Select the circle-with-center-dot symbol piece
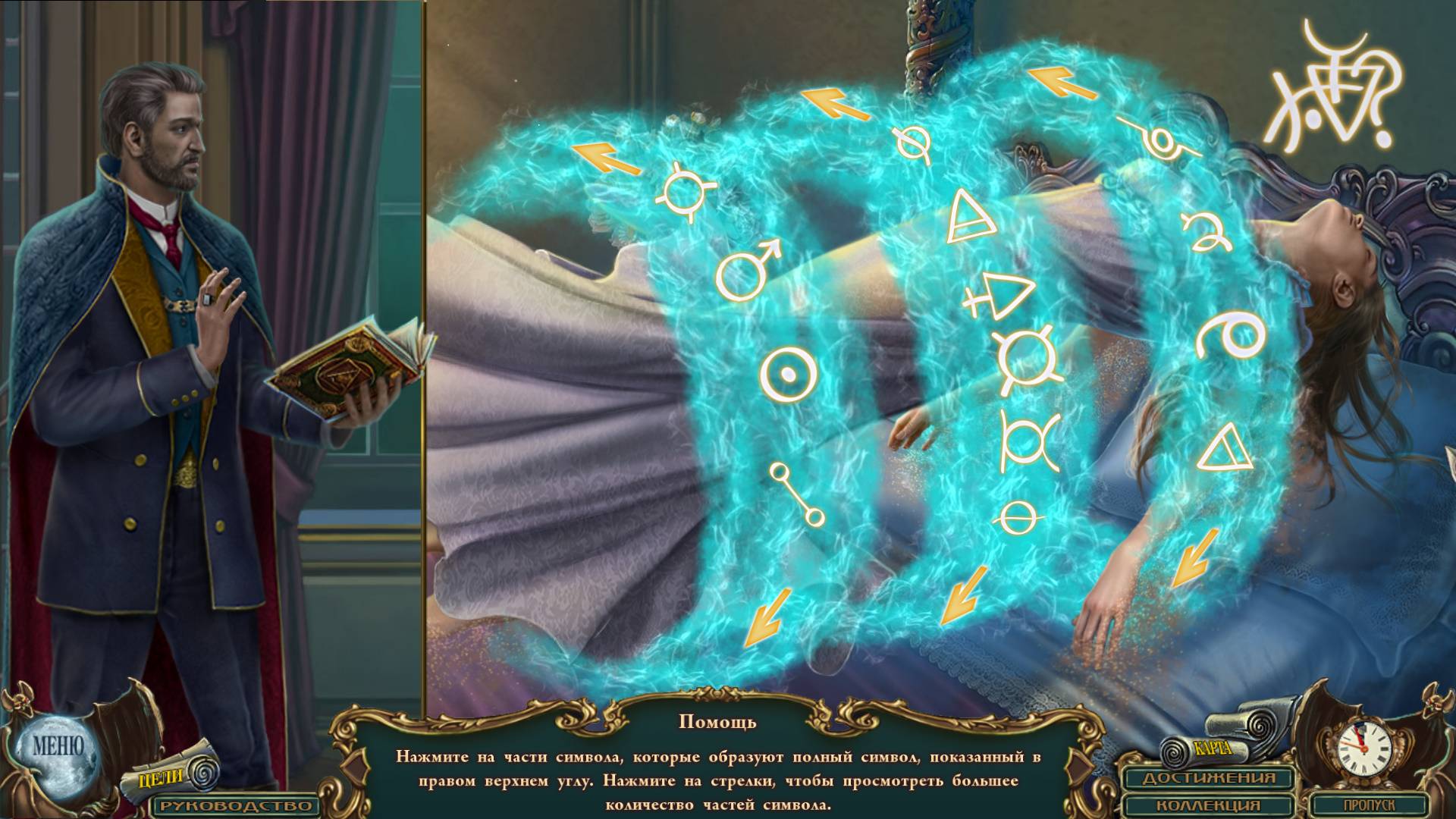The height and width of the screenshot is (819, 1456). 789,375
